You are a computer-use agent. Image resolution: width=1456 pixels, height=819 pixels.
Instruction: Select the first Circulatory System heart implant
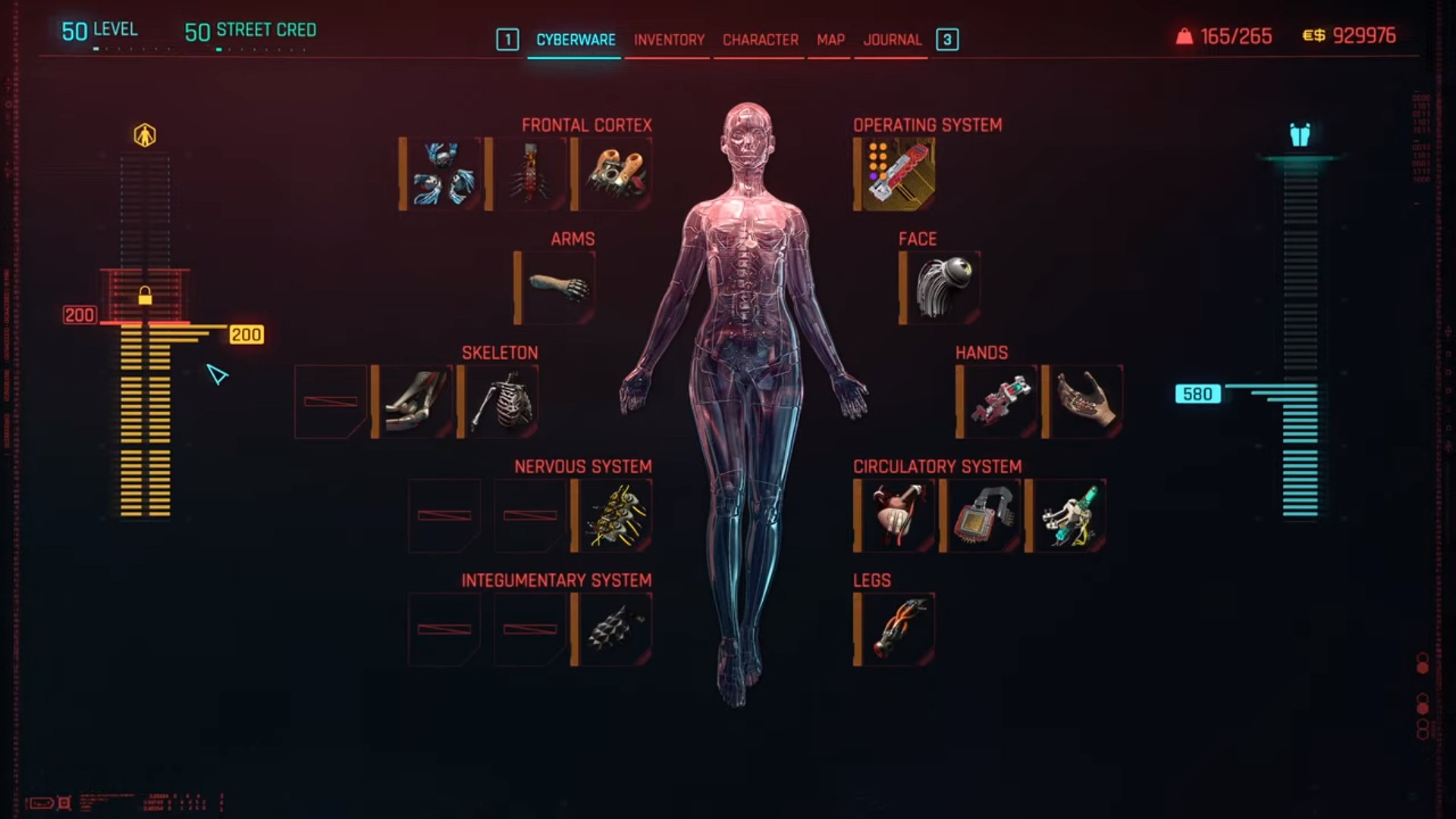(x=895, y=516)
